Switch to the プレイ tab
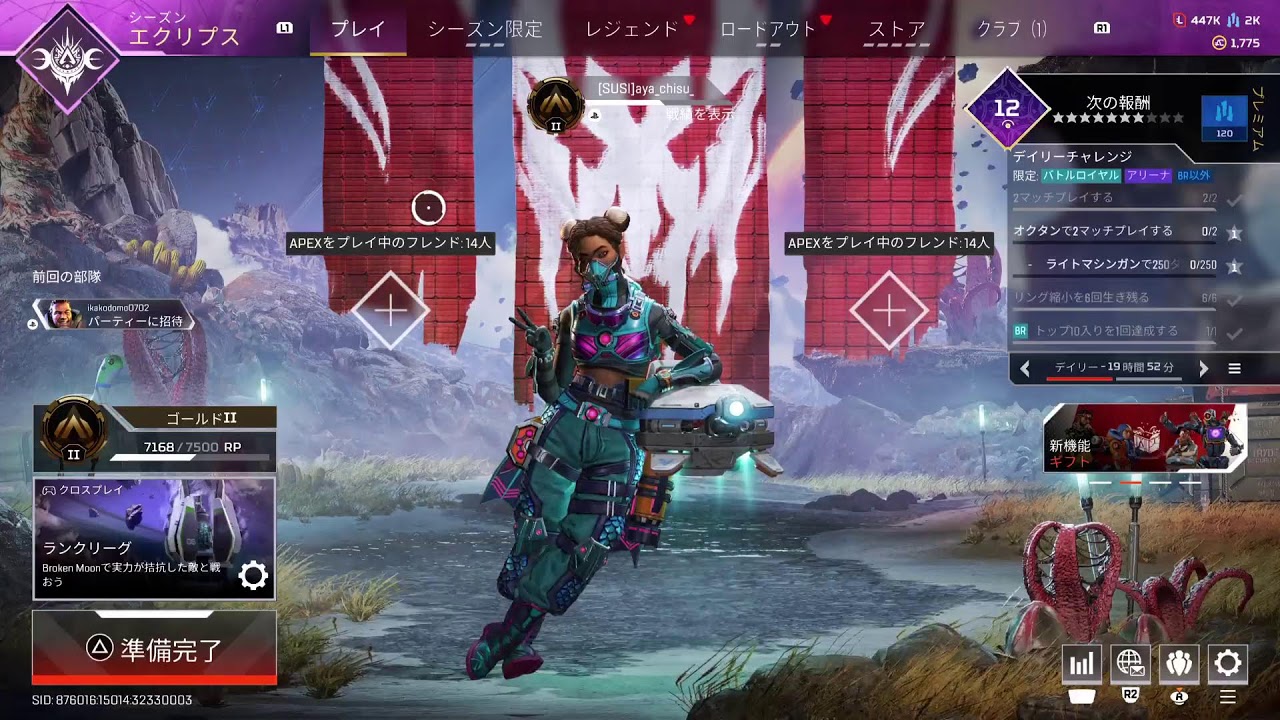Screen dimensions: 1280x720 coord(357,29)
